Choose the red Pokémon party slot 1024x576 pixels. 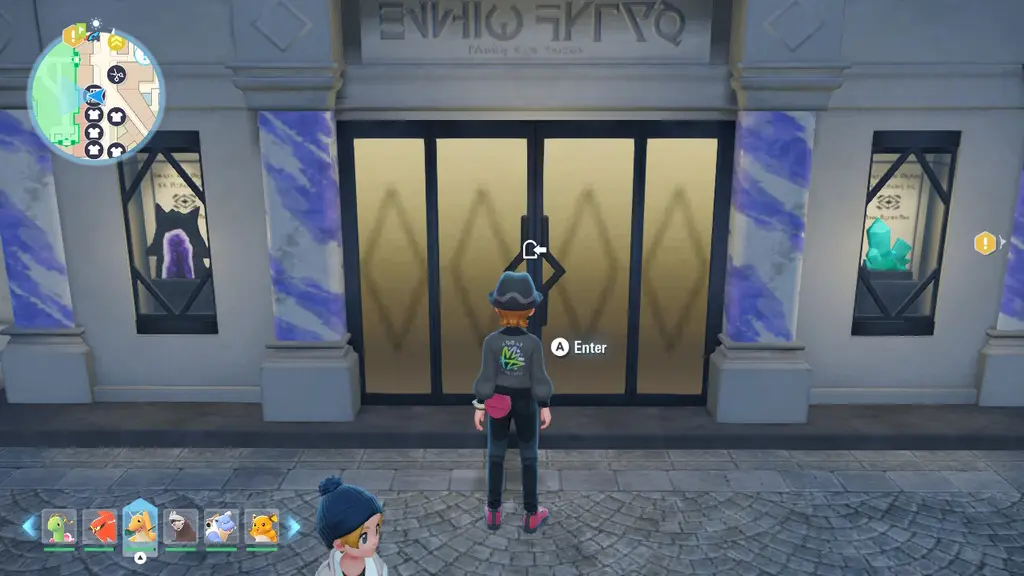[99, 526]
